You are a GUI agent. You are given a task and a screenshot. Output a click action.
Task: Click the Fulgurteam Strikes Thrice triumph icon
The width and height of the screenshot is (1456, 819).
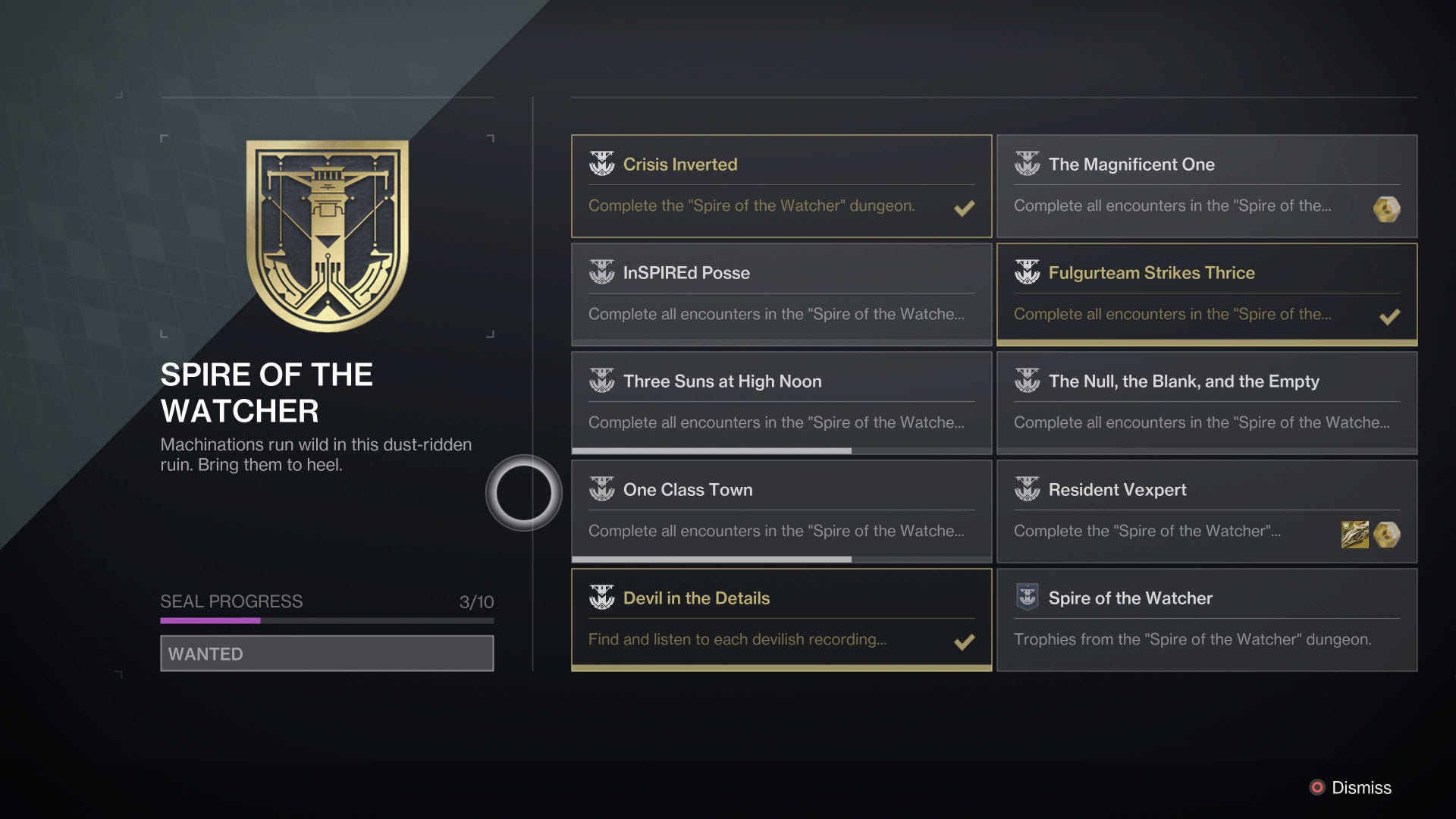tap(1026, 272)
